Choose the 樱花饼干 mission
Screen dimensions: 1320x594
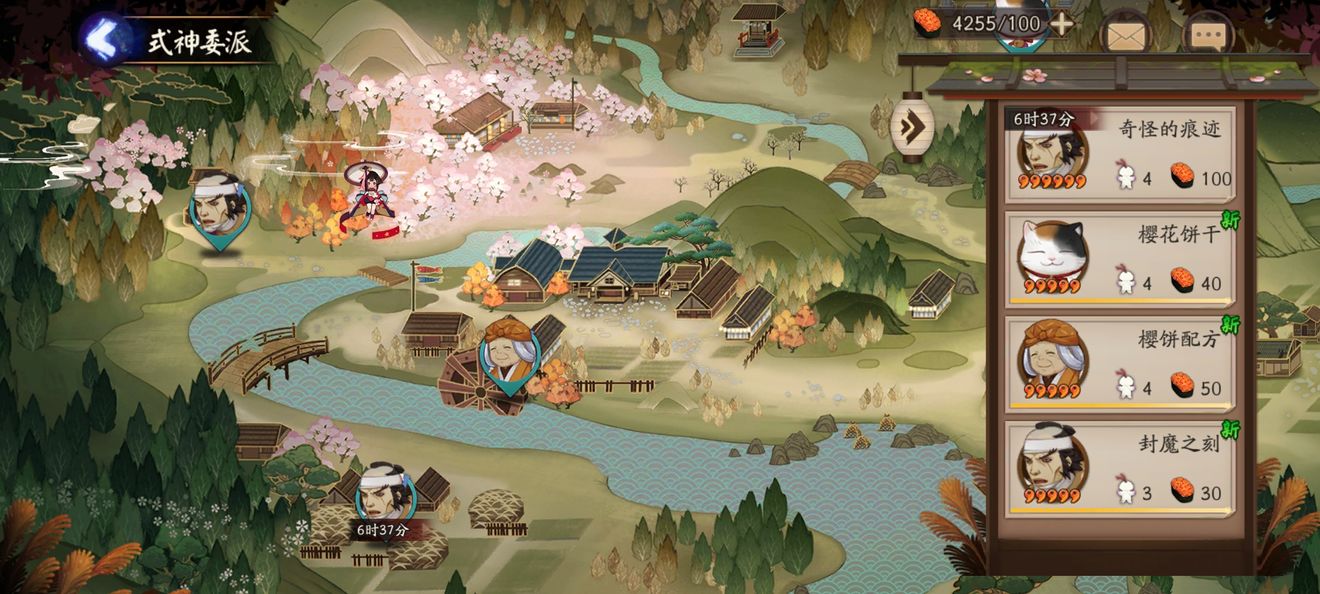coord(1119,258)
